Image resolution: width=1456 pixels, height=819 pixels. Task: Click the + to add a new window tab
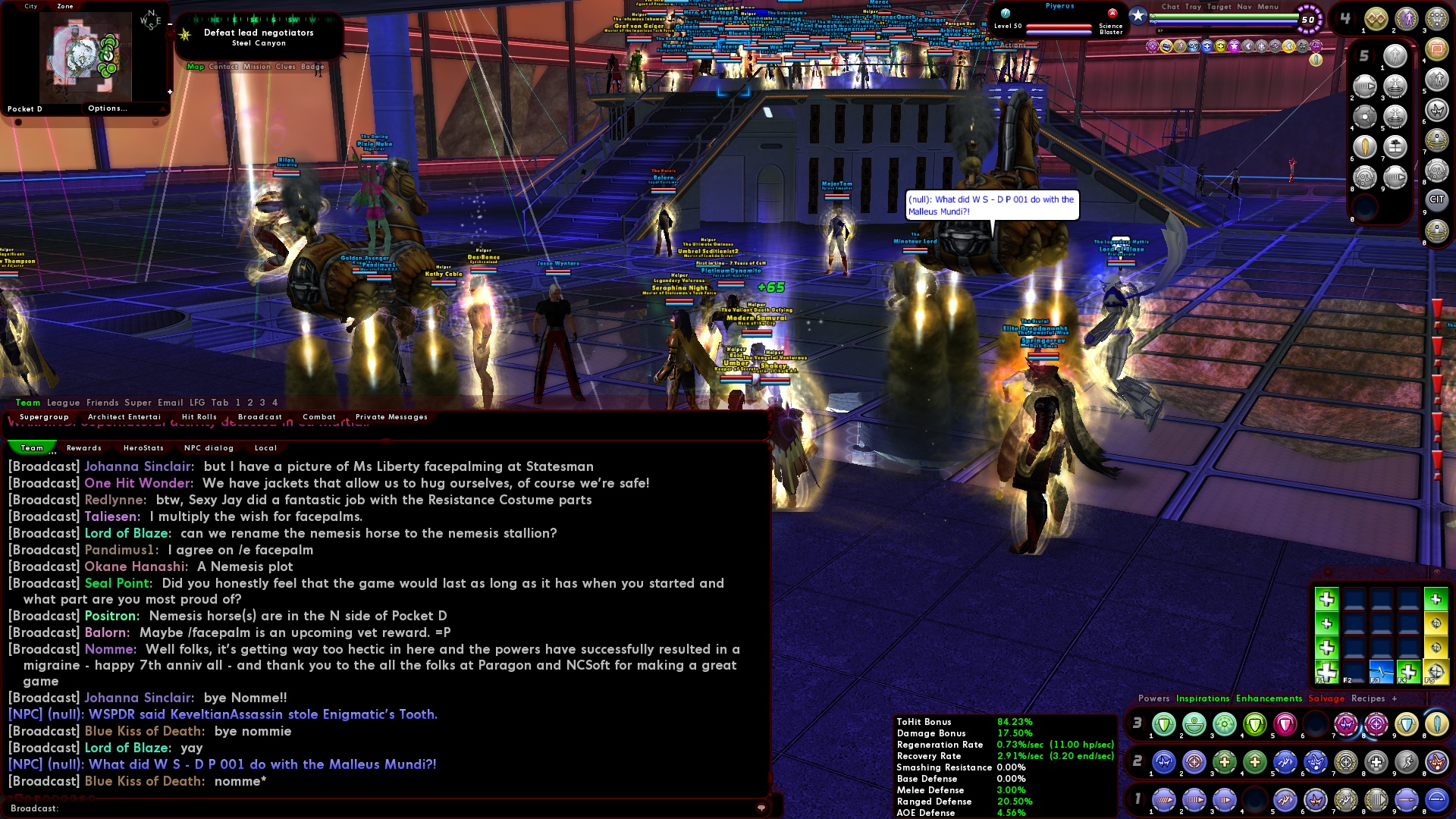pos(1394,698)
